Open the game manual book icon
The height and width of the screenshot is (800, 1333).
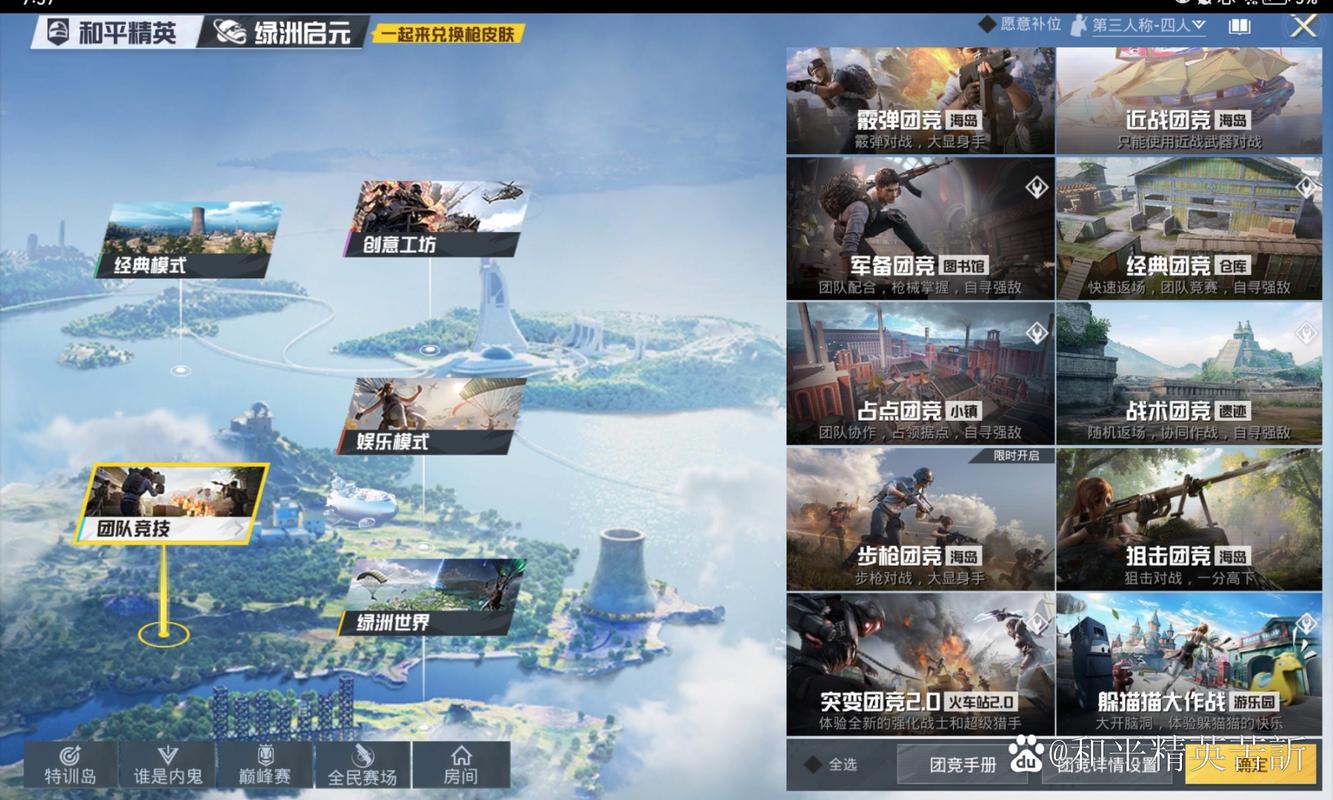click(x=1239, y=25)
